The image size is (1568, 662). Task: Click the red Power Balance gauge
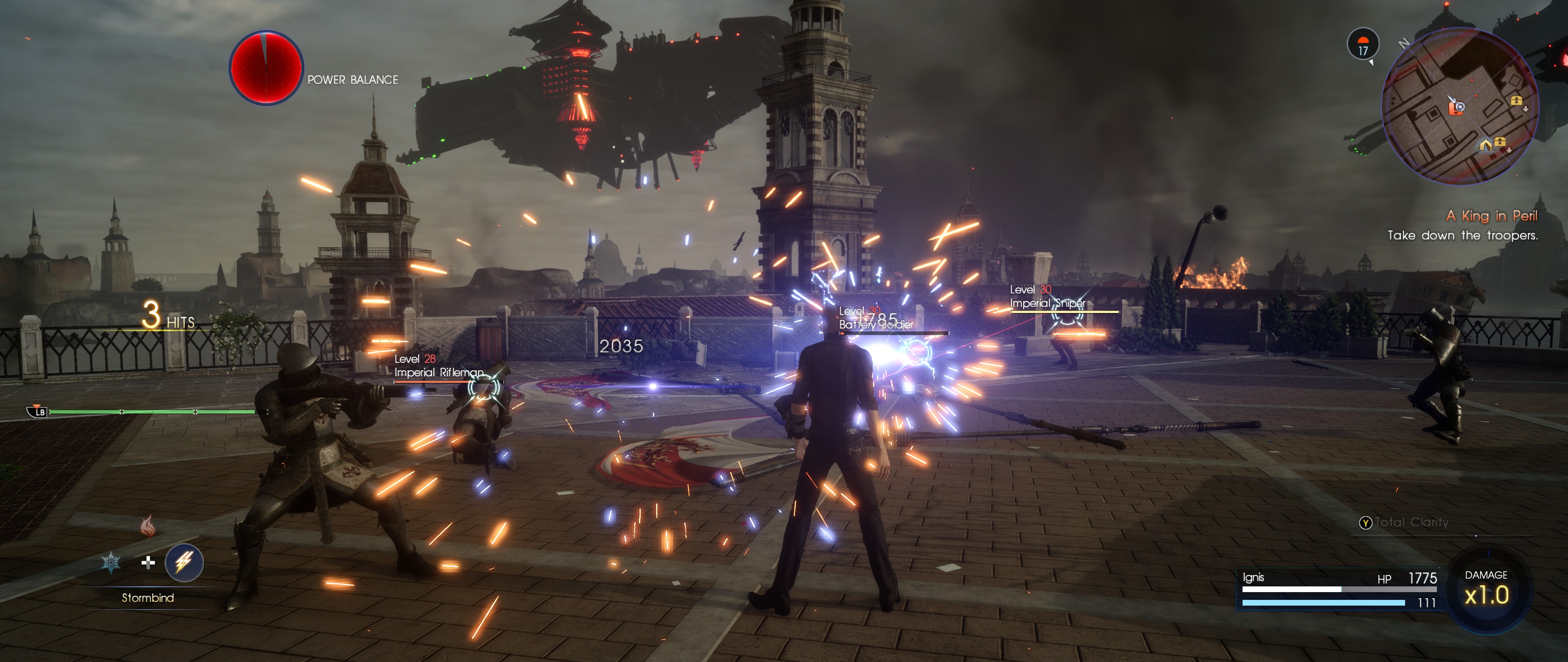point(265,67)
